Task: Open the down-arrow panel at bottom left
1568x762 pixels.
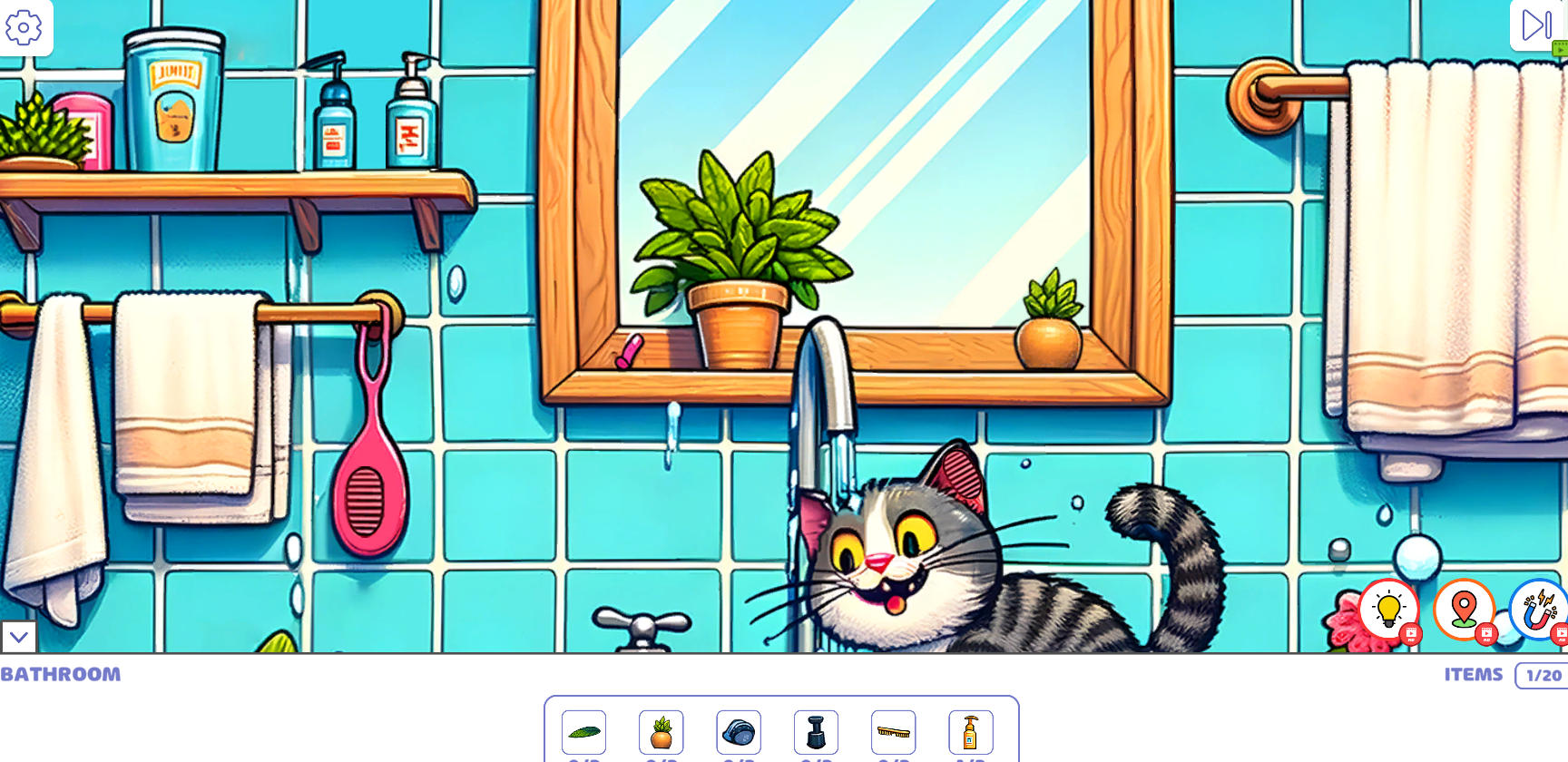Action: coord(19,638)
